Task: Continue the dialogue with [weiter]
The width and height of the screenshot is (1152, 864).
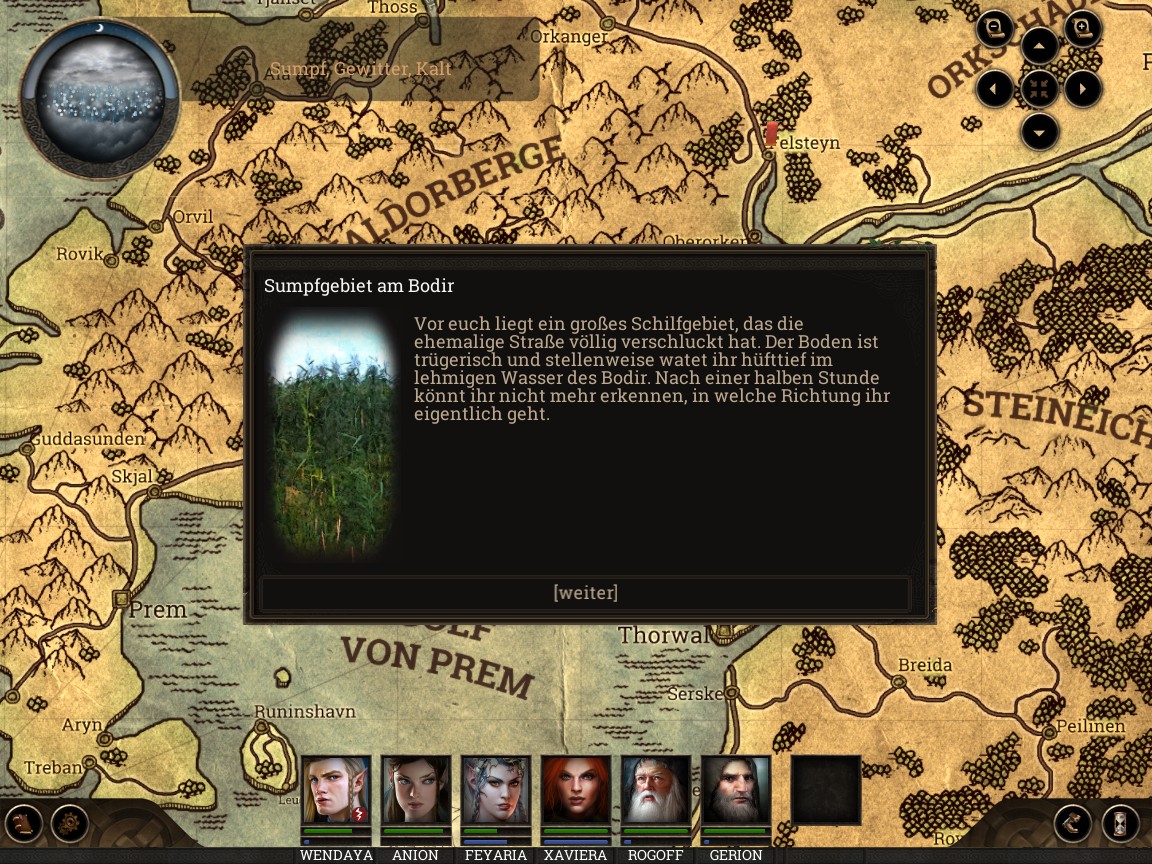Action: click(585, 593)
